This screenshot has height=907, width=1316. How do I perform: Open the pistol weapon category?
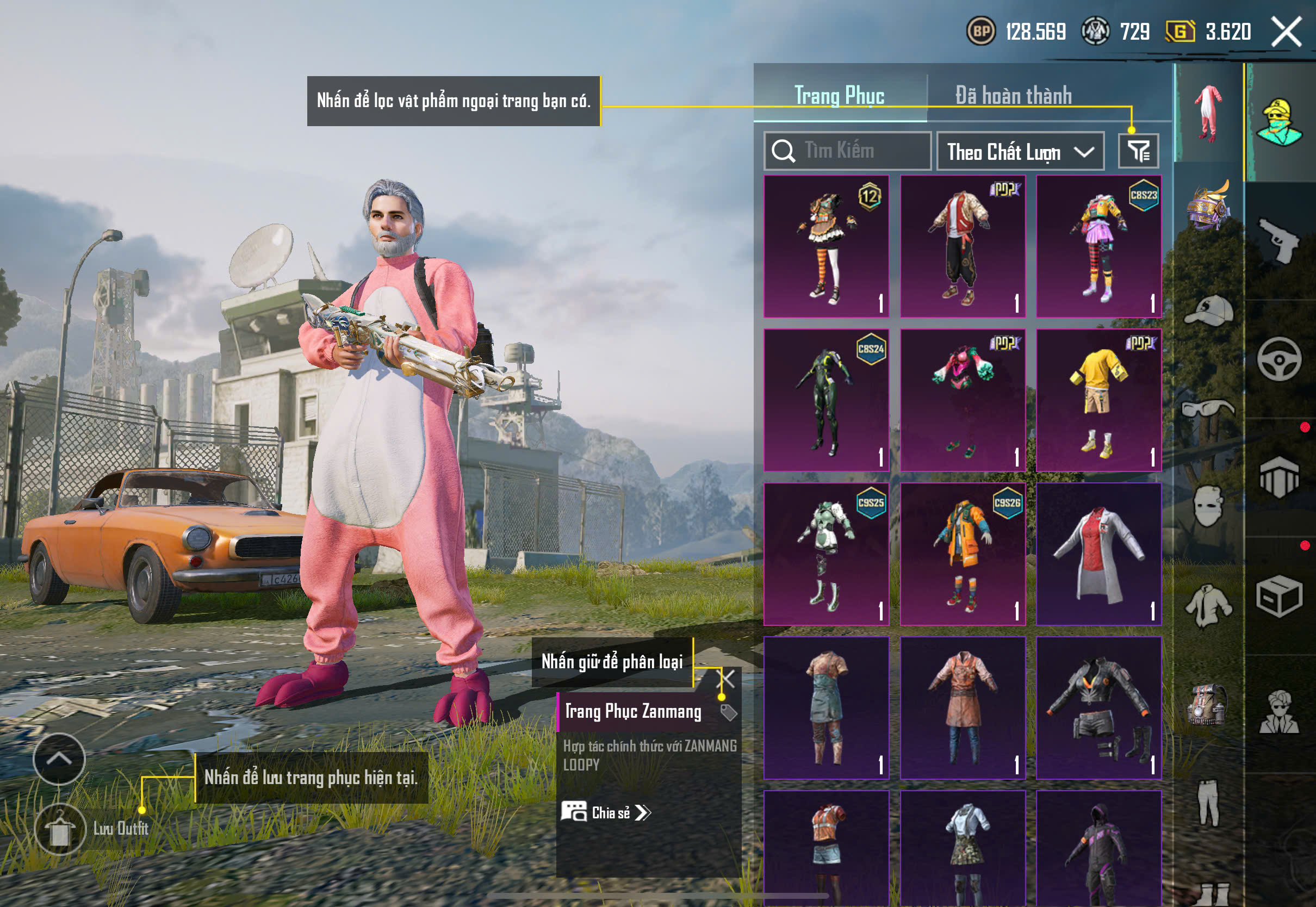click(1279, 240)
